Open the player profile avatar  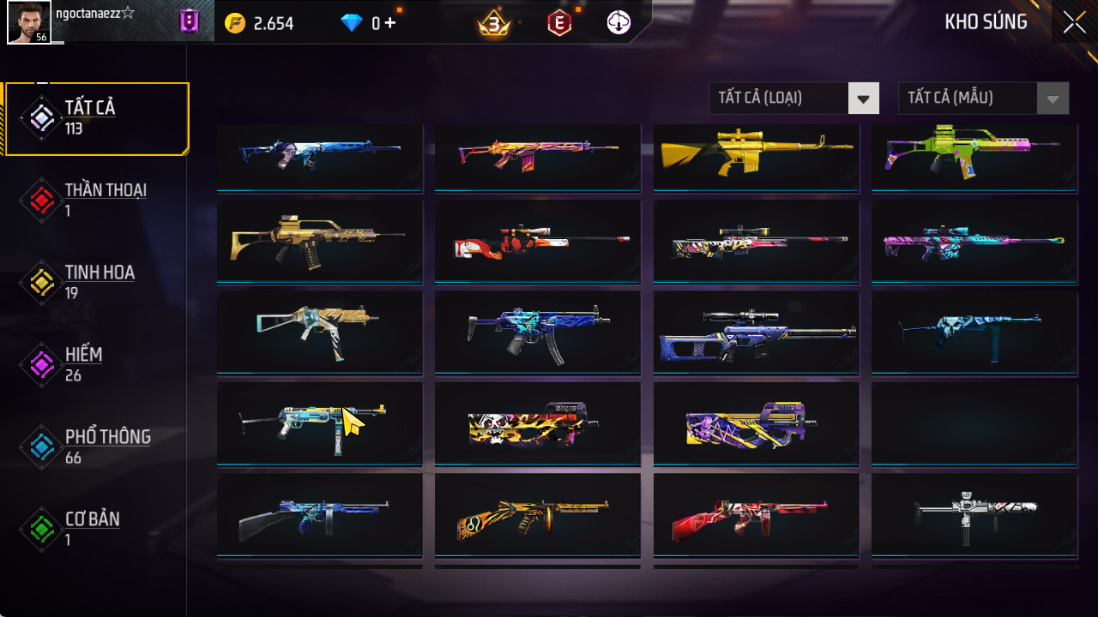[29, 22]
